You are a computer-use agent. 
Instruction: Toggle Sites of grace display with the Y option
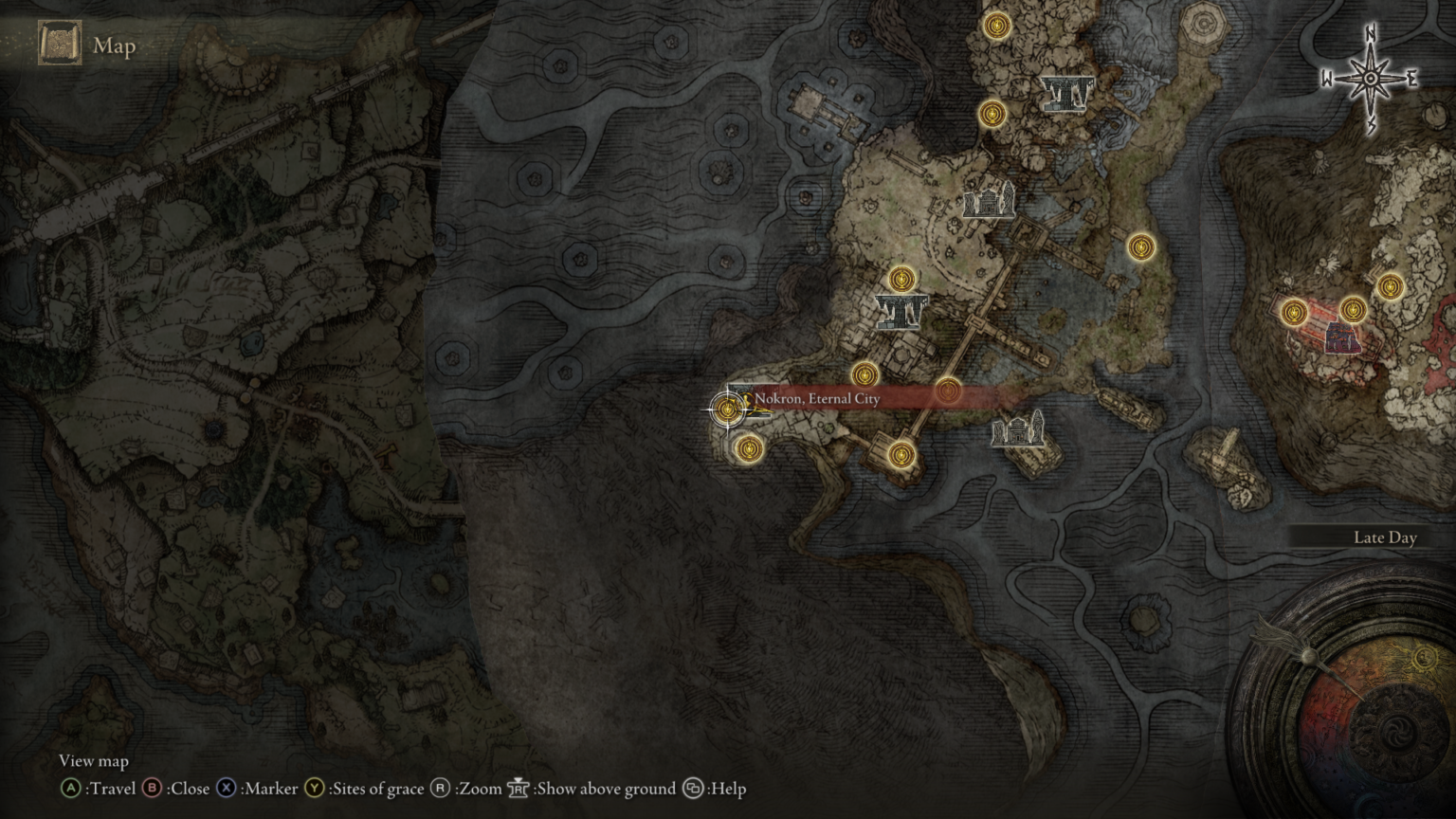coord(313,788)
